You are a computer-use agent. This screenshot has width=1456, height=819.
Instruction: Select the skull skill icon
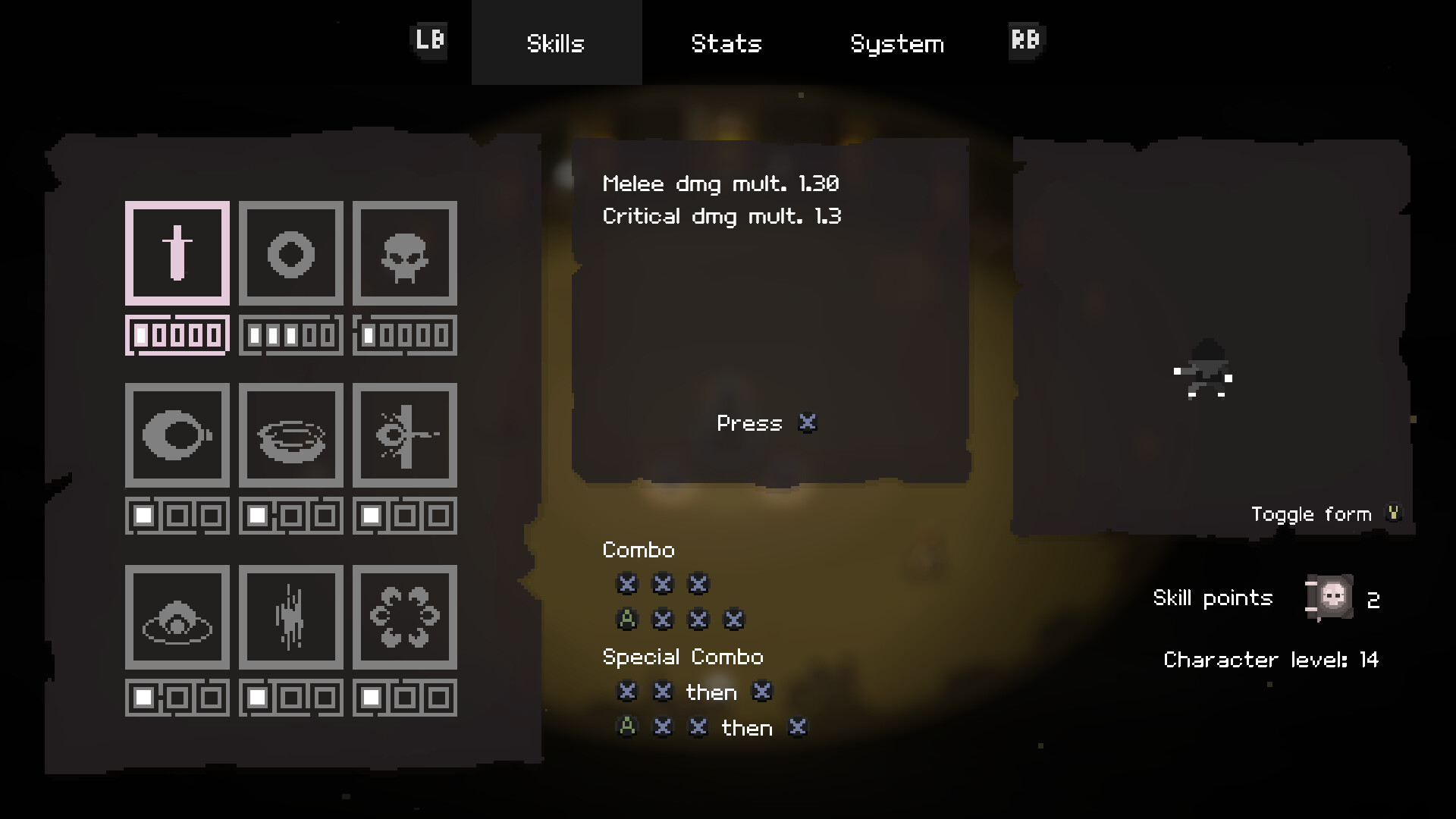[x=404, y=253]
